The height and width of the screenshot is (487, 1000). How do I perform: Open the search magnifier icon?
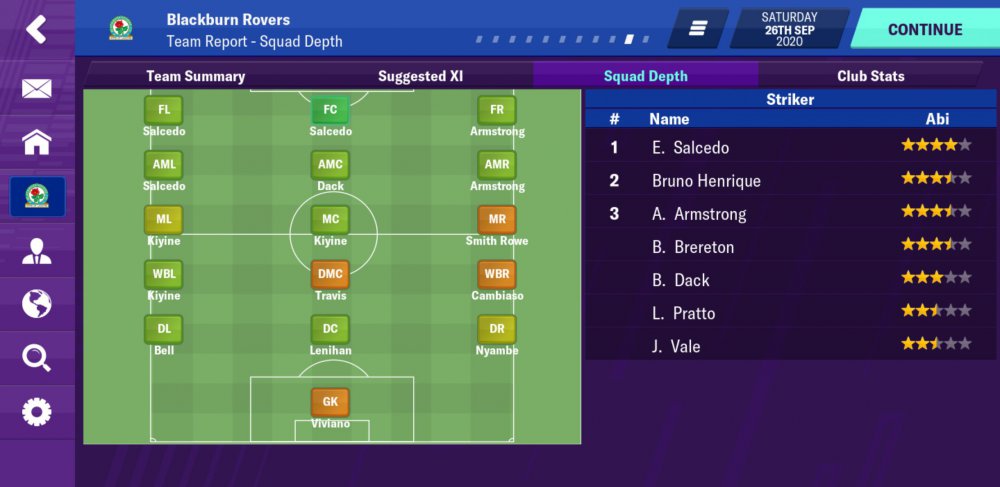pos(36,357)
